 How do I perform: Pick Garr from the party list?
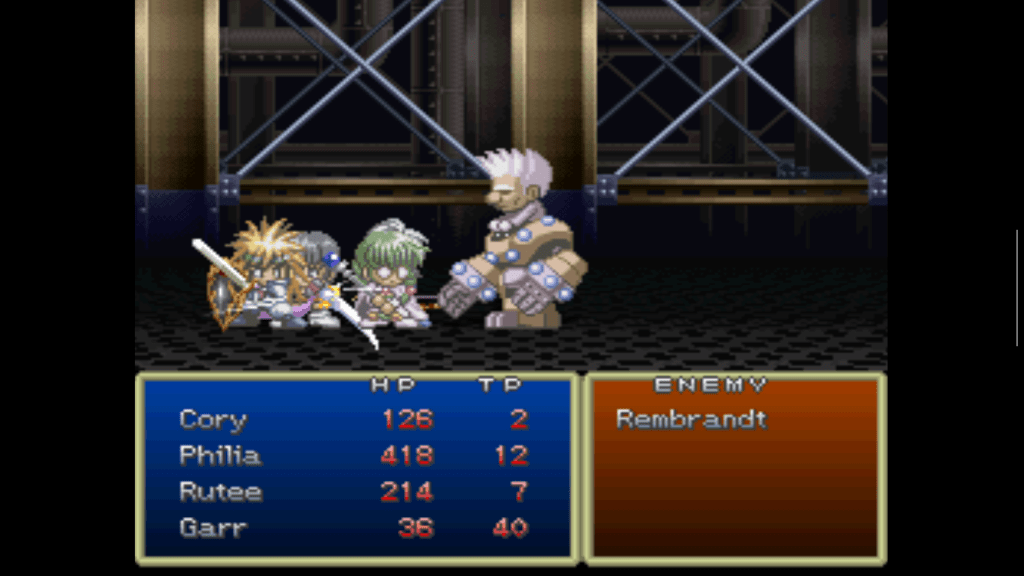pos(212,528)
